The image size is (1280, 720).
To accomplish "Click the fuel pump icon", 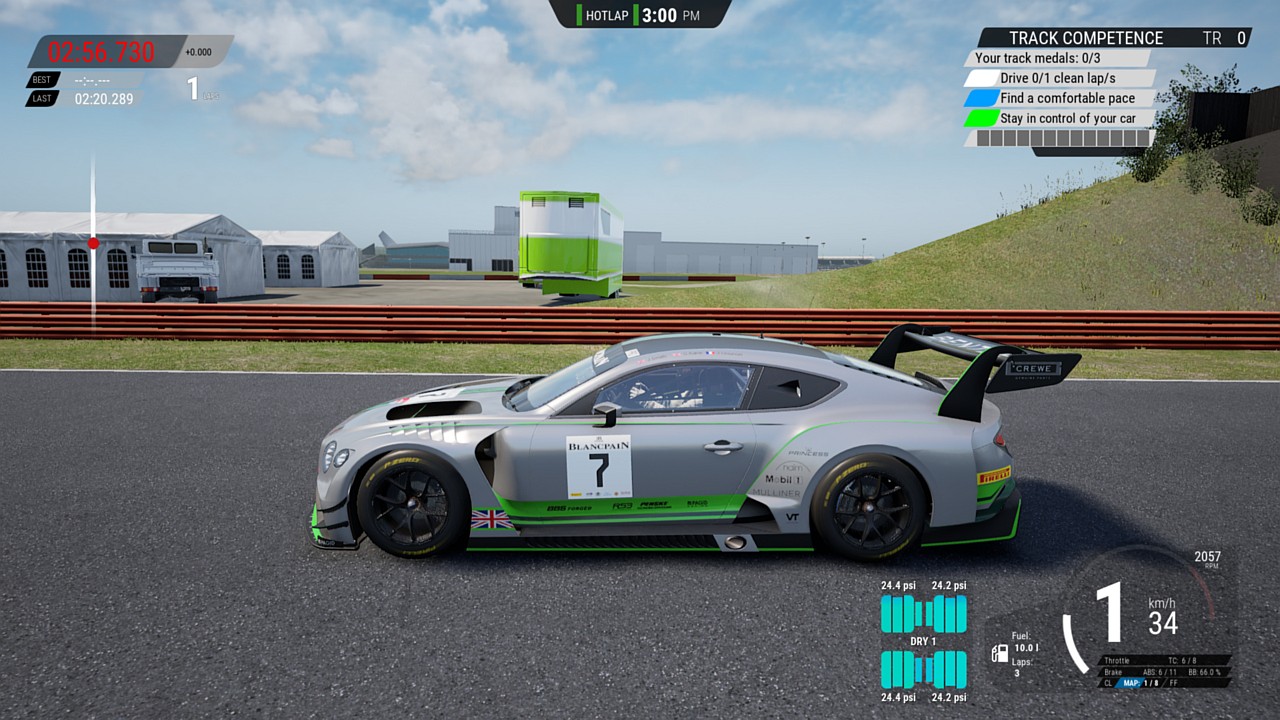I will (999, 653).
